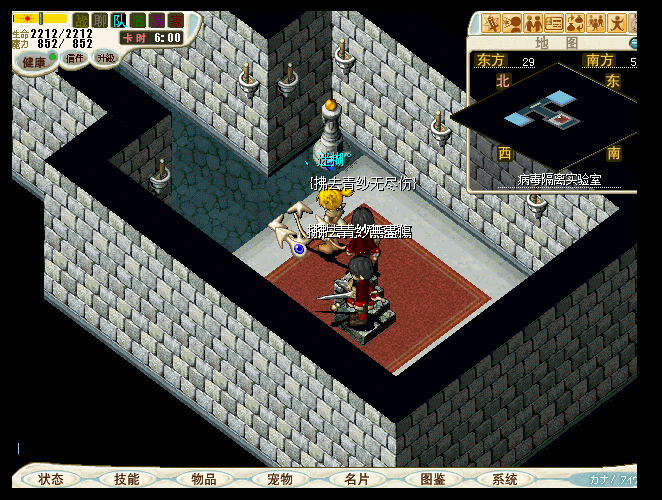
Task: Open the 物品 items menu
Action: pyautogui.click(x=204, y=480)
